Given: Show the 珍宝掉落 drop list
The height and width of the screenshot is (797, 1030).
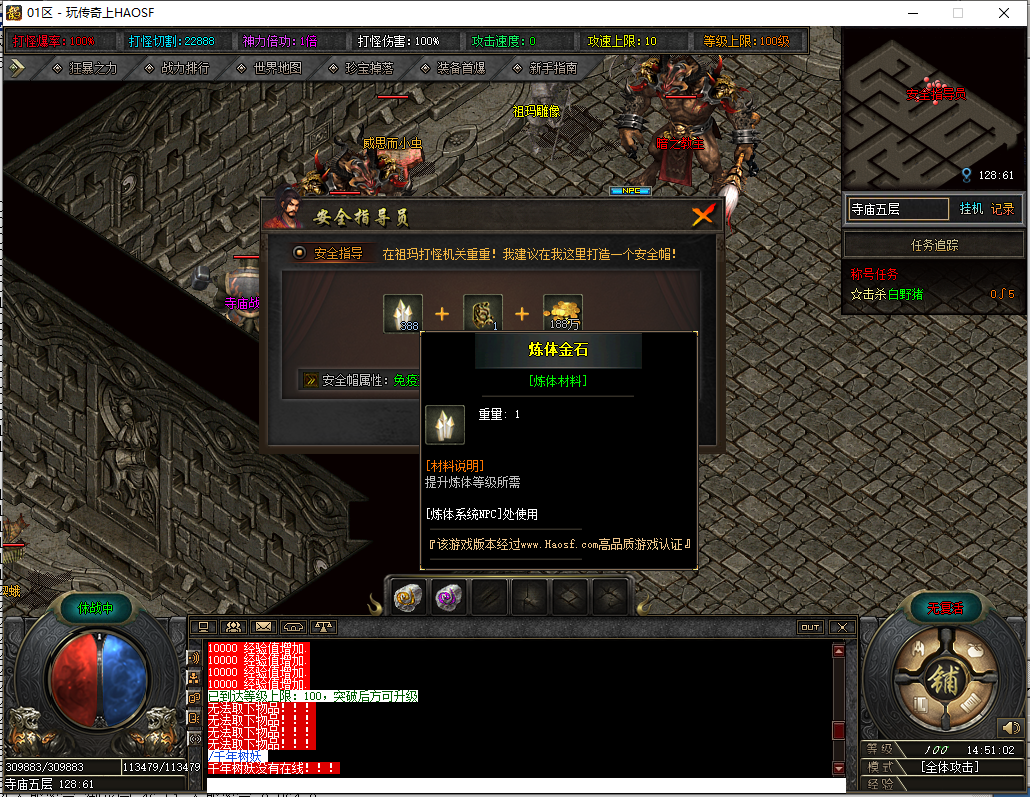Looking at the screenshot, I should click(361, 68).
